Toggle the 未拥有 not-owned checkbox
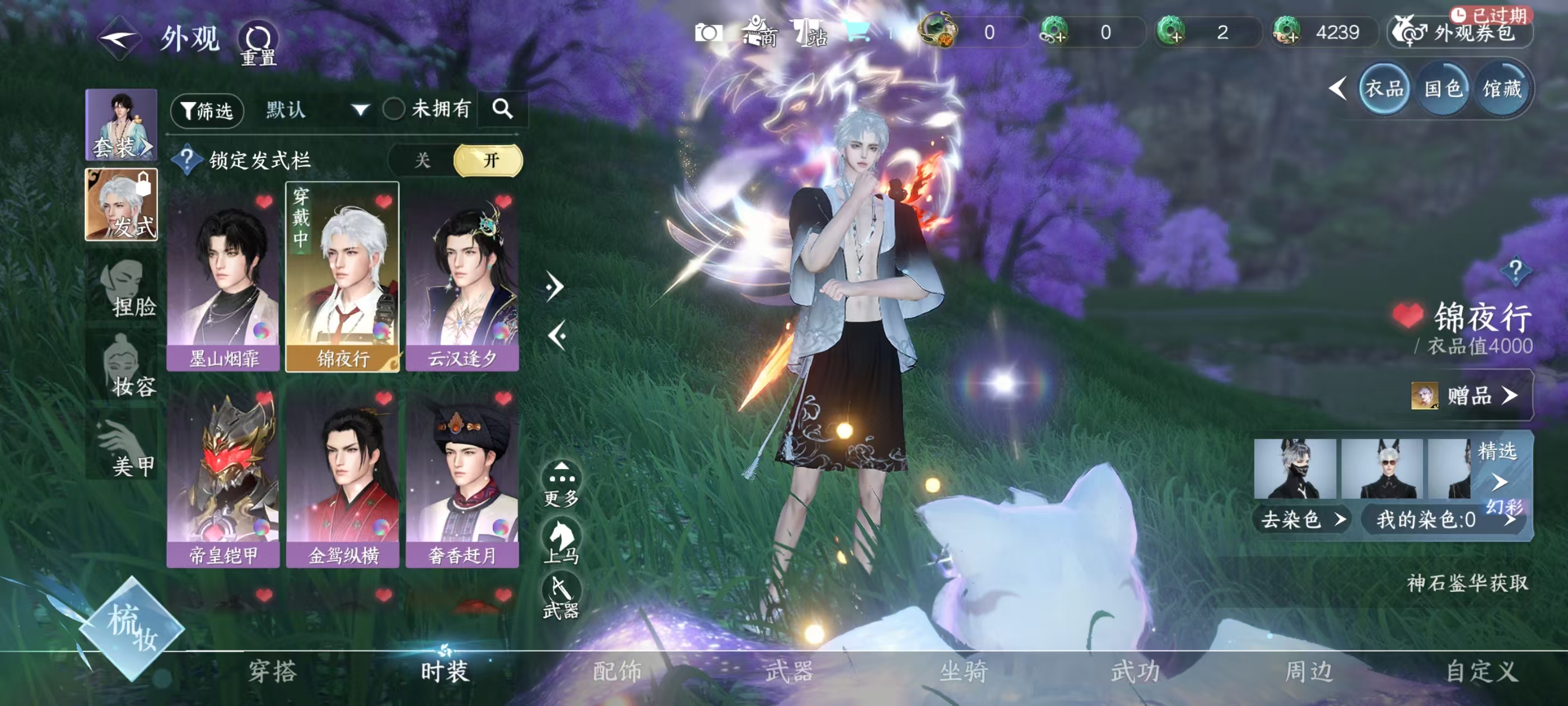1568x706 pixels. pyautogui.click(x=394, y=110)
